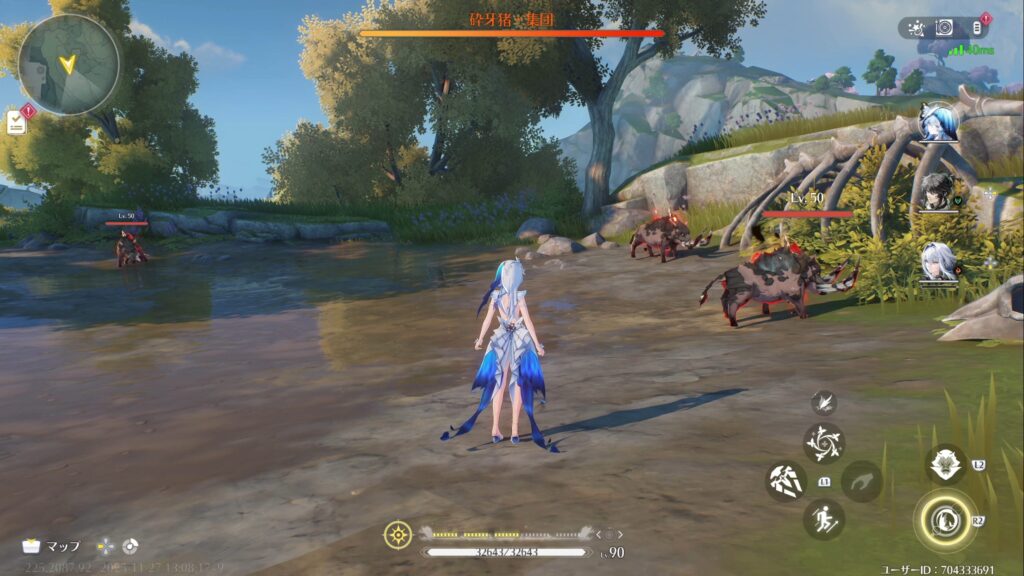The width and height of the screenshot is (1024, 576).
Task: Use the claw slash attack skill
Action: [x=786, y=481]
